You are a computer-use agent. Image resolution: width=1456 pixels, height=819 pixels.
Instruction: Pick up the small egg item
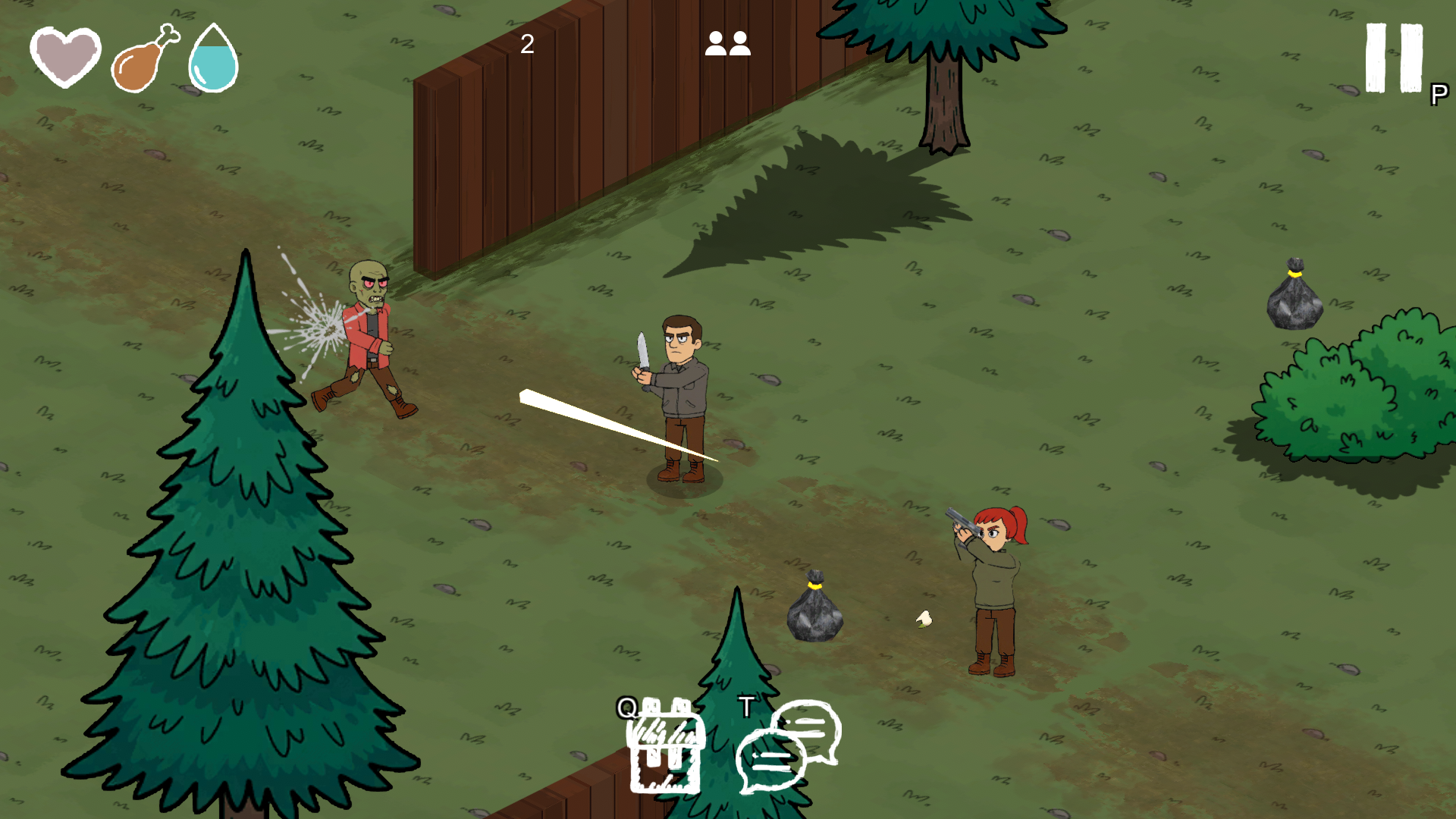click(923, 618)
